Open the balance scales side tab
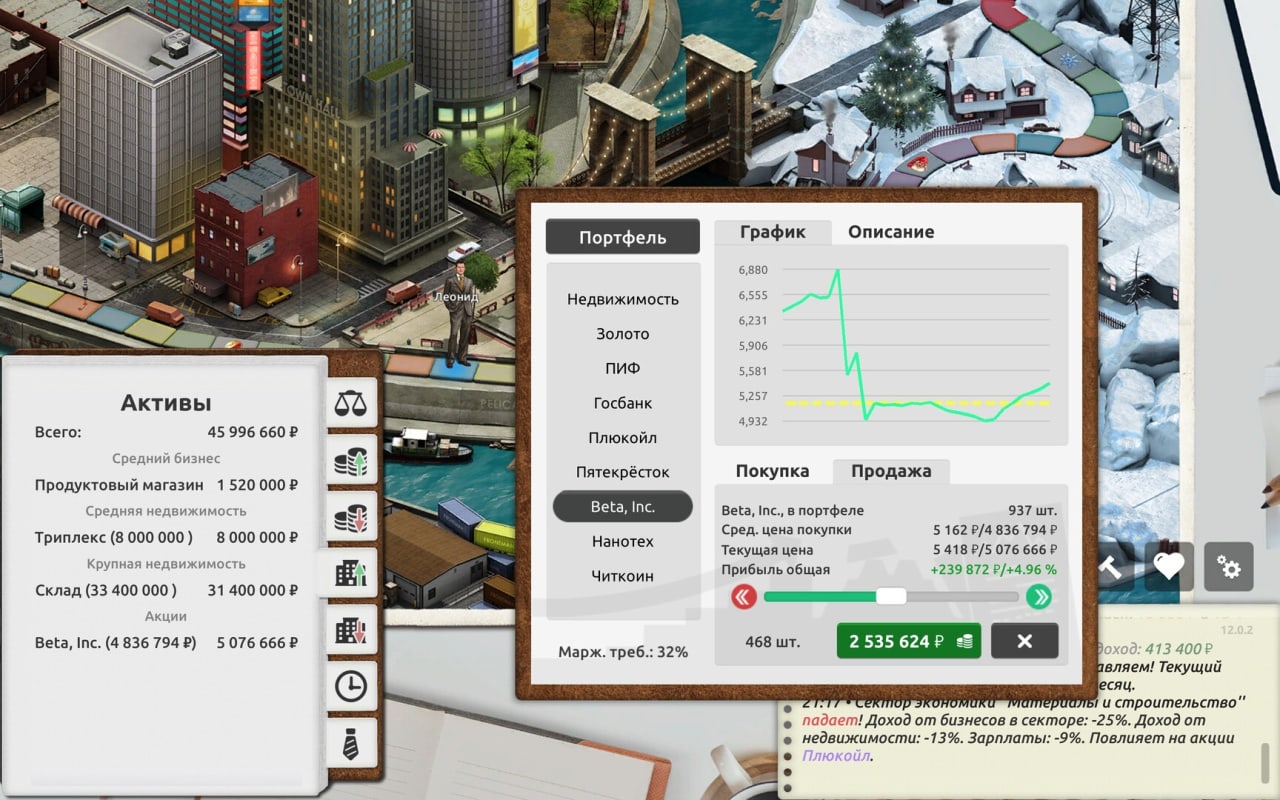This screenshot has width=1280, height=800. pos(350,404)
